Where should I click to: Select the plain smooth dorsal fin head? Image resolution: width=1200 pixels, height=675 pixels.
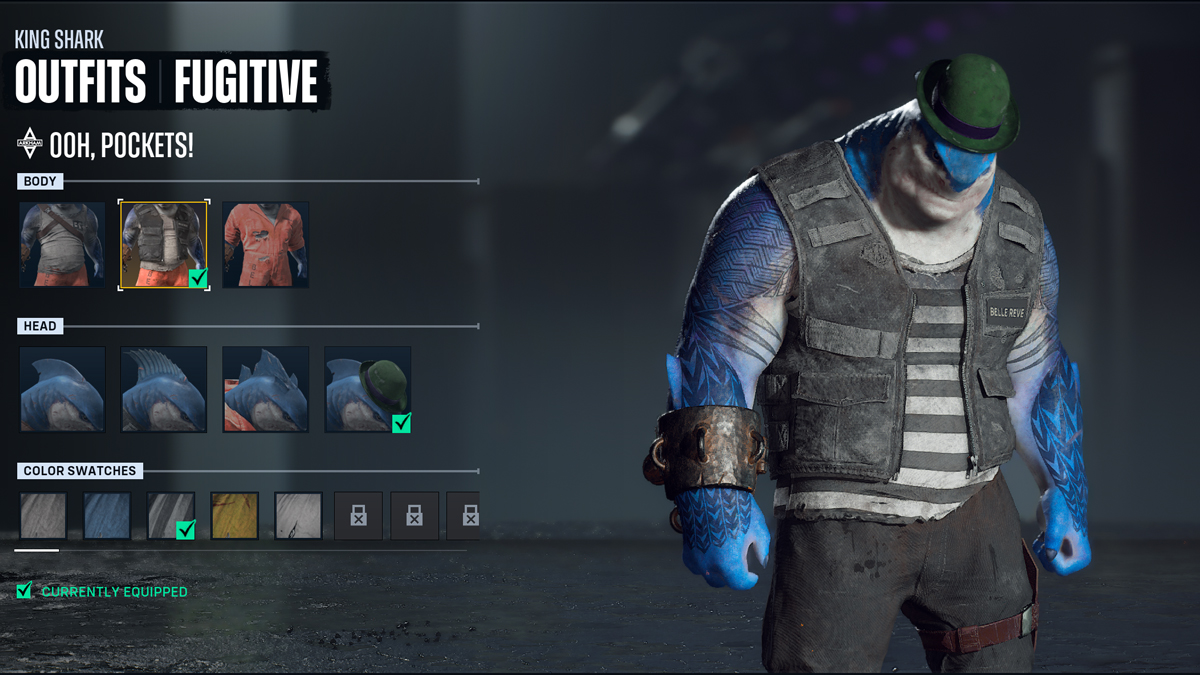[62, 389]
